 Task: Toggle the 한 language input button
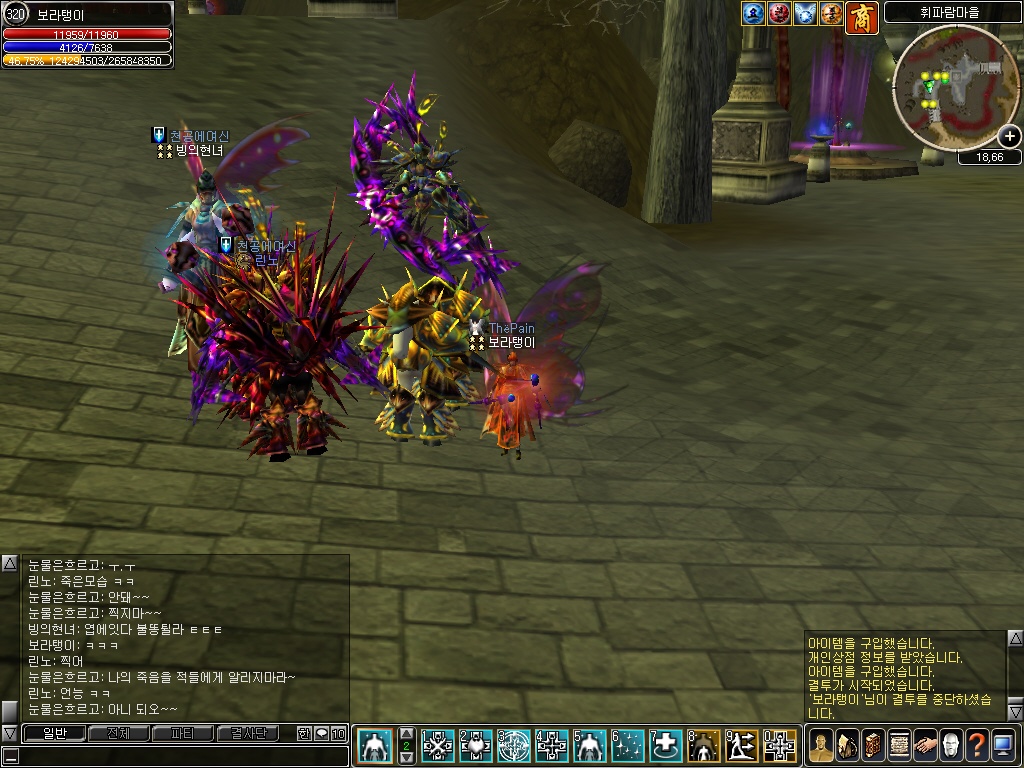(x=304, y=733)
